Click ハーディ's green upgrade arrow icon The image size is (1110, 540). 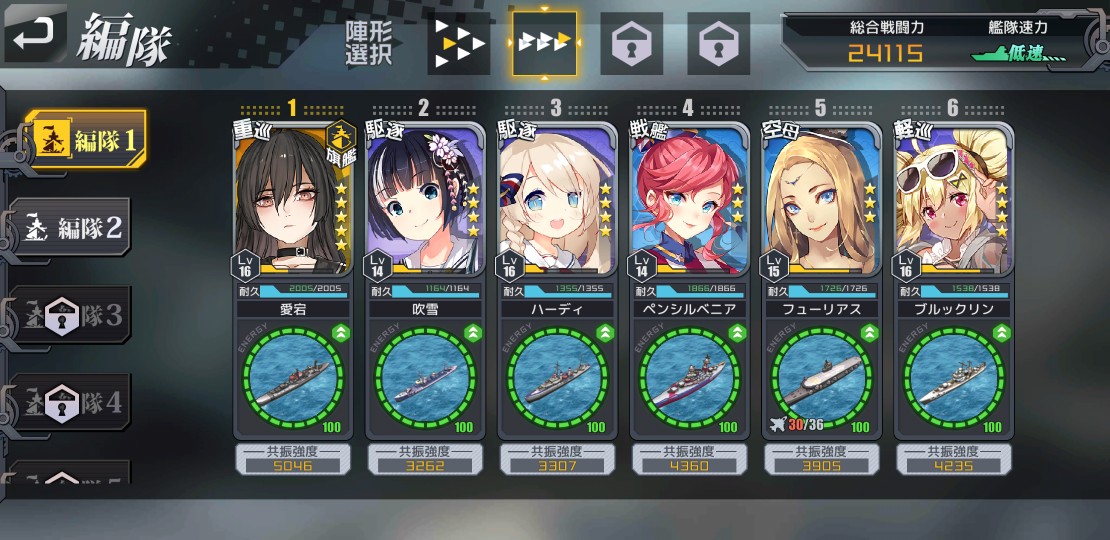[605, 333]
